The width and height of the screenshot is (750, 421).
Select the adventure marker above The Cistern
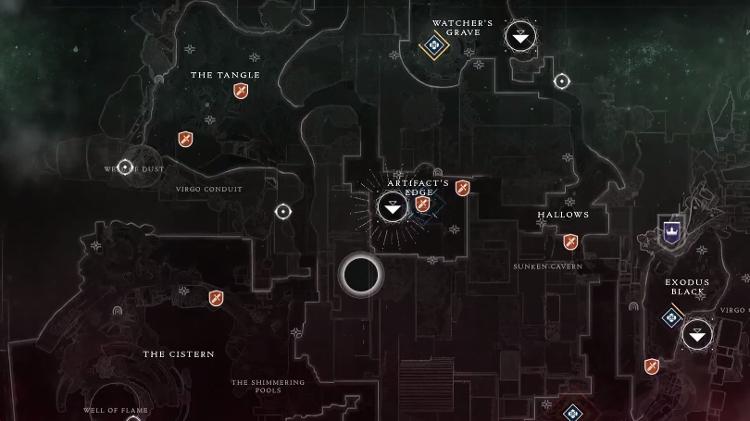[x=216, y=298]
